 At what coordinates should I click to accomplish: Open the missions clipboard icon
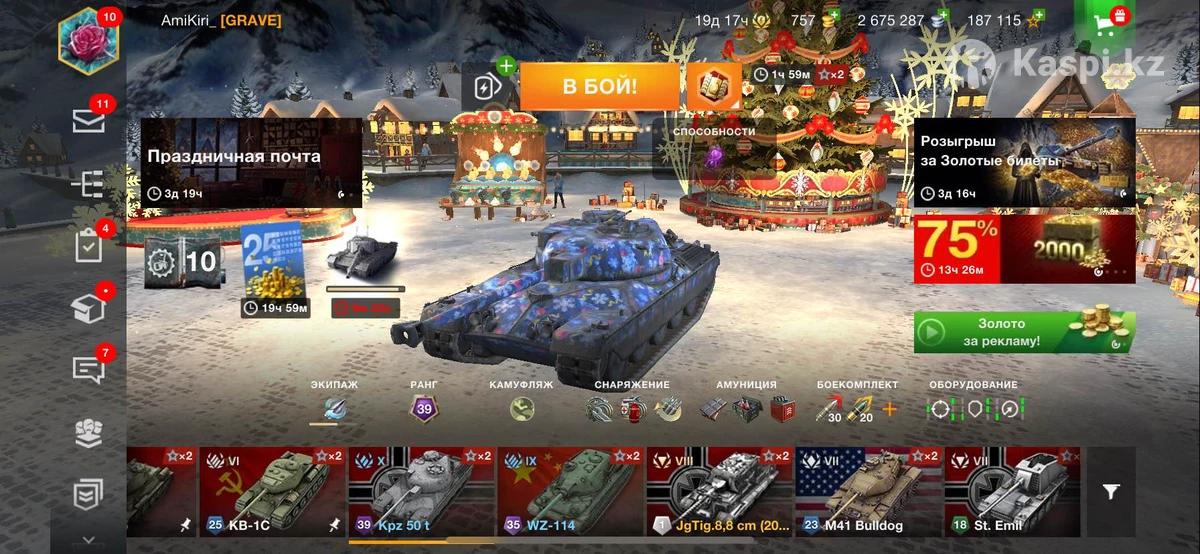point(89,245)
